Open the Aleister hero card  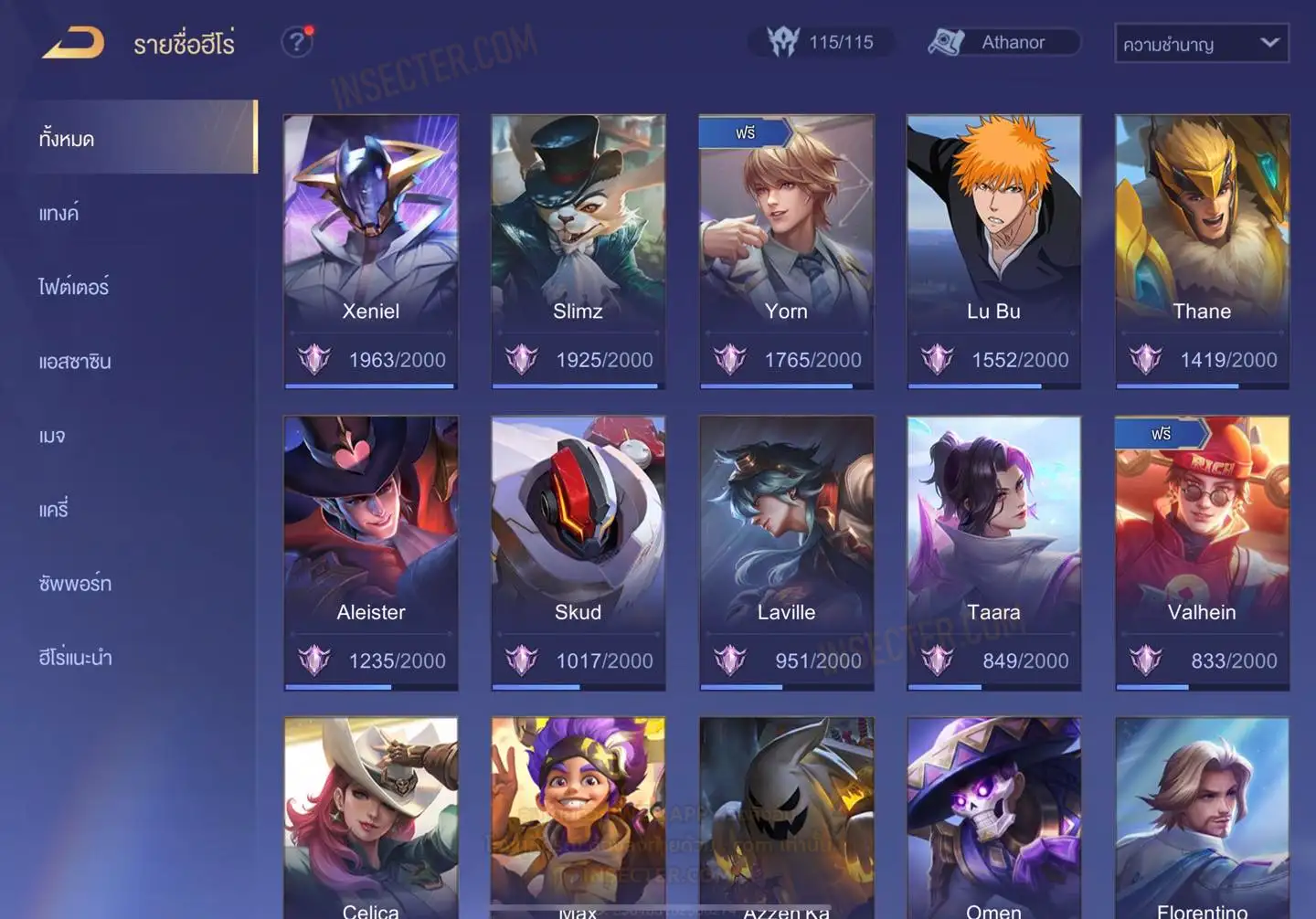point(370,553)
